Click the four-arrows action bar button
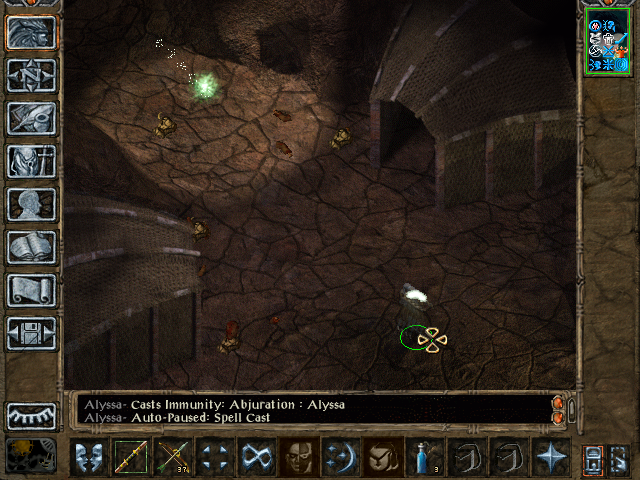 click(x=214, y=457)
